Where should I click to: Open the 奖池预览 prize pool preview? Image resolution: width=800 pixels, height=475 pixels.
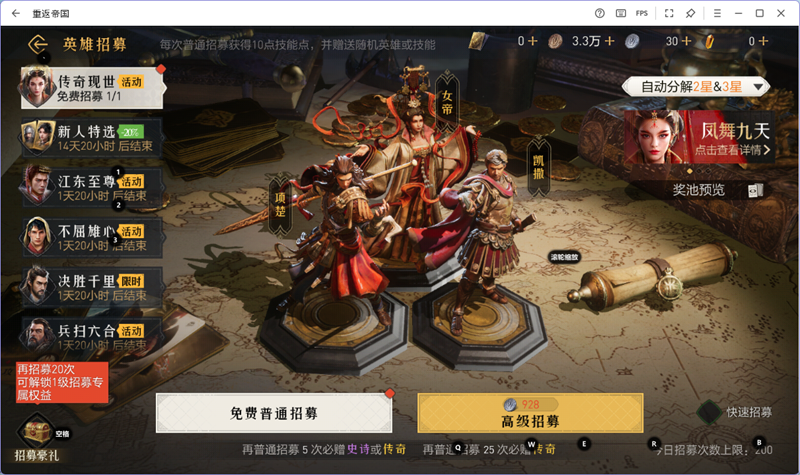point(712,190)
